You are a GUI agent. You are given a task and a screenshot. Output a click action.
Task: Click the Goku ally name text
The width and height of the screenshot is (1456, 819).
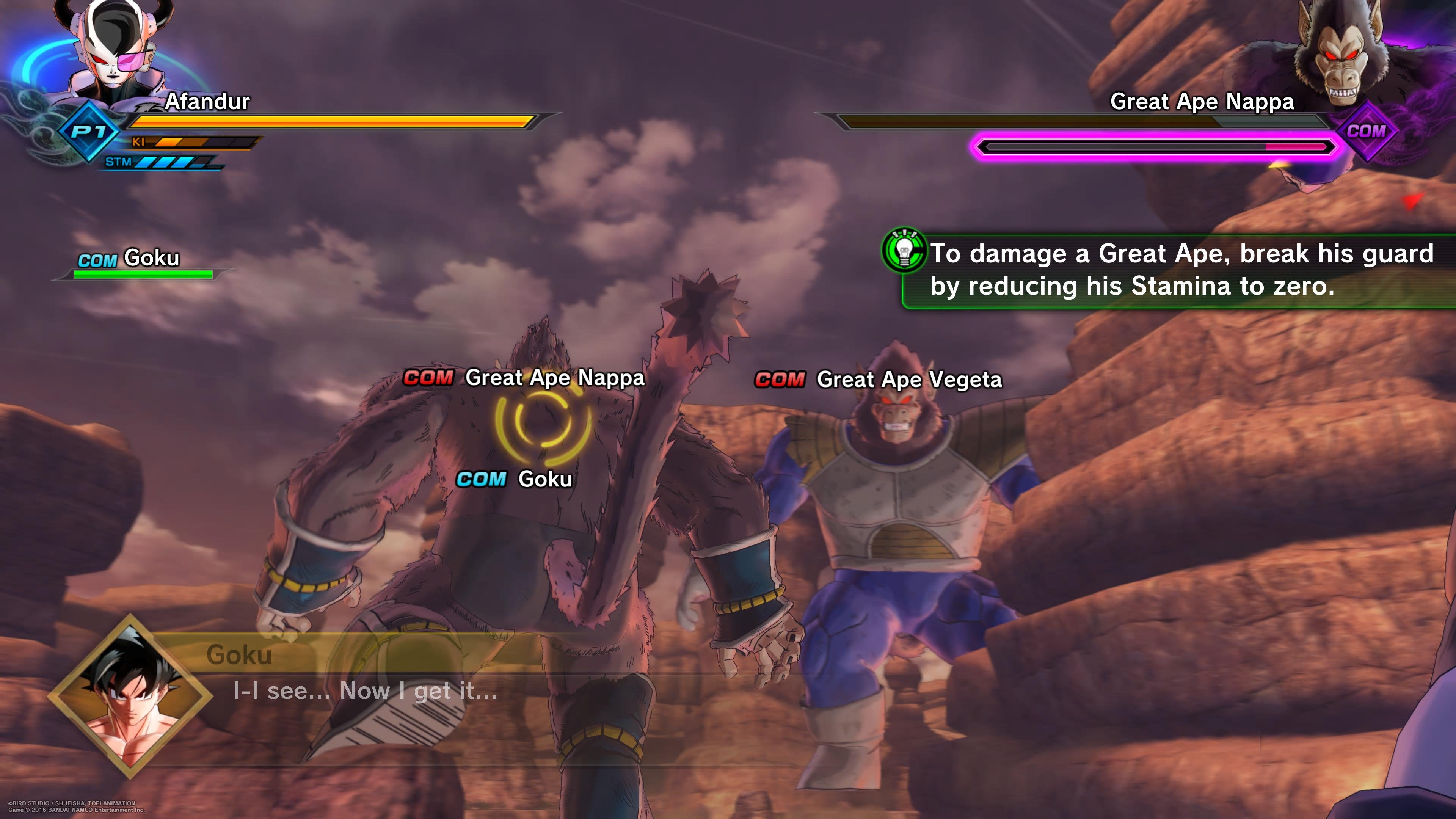pos(152,258)
